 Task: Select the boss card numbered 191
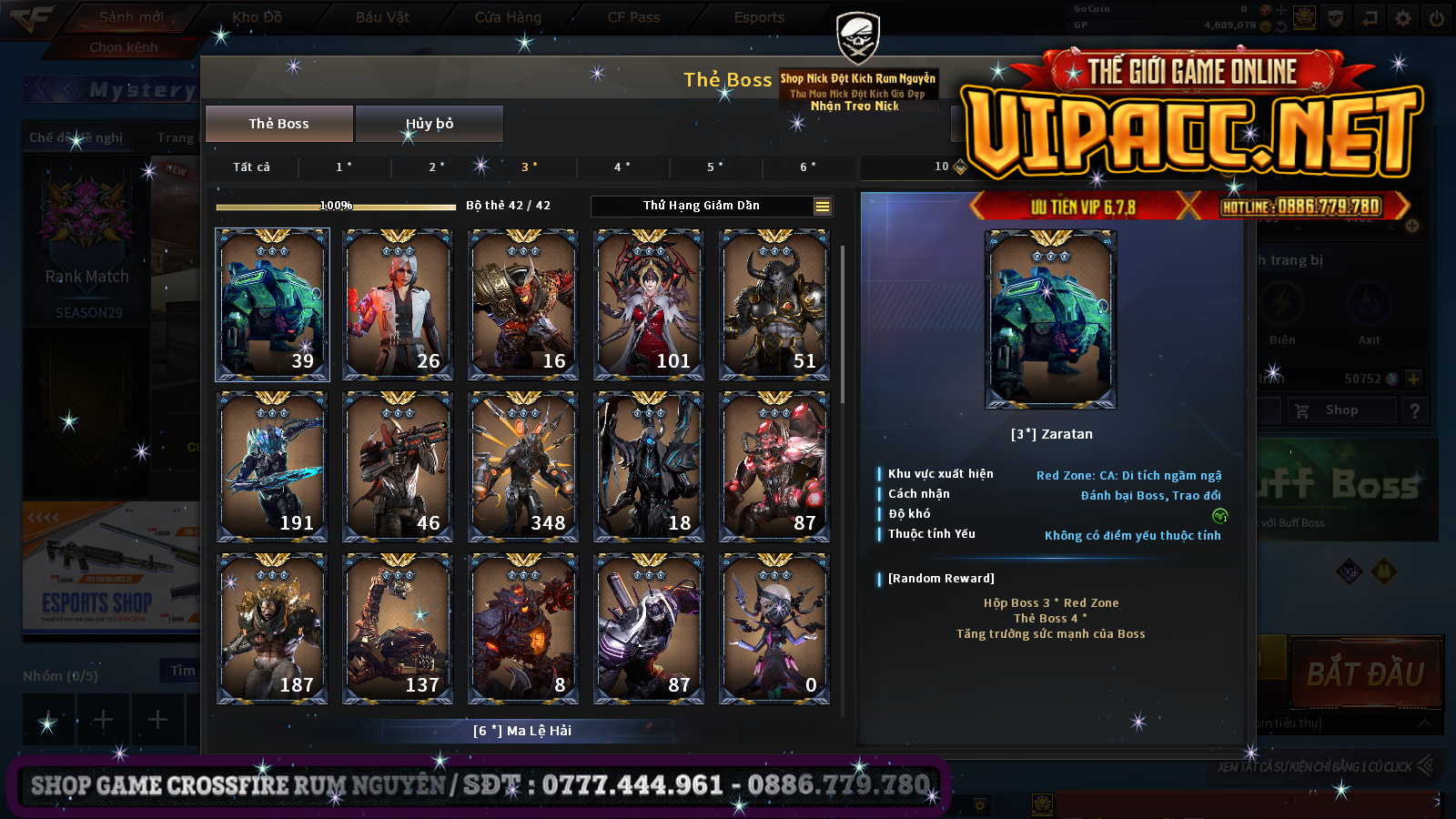[x=272, y=466]
